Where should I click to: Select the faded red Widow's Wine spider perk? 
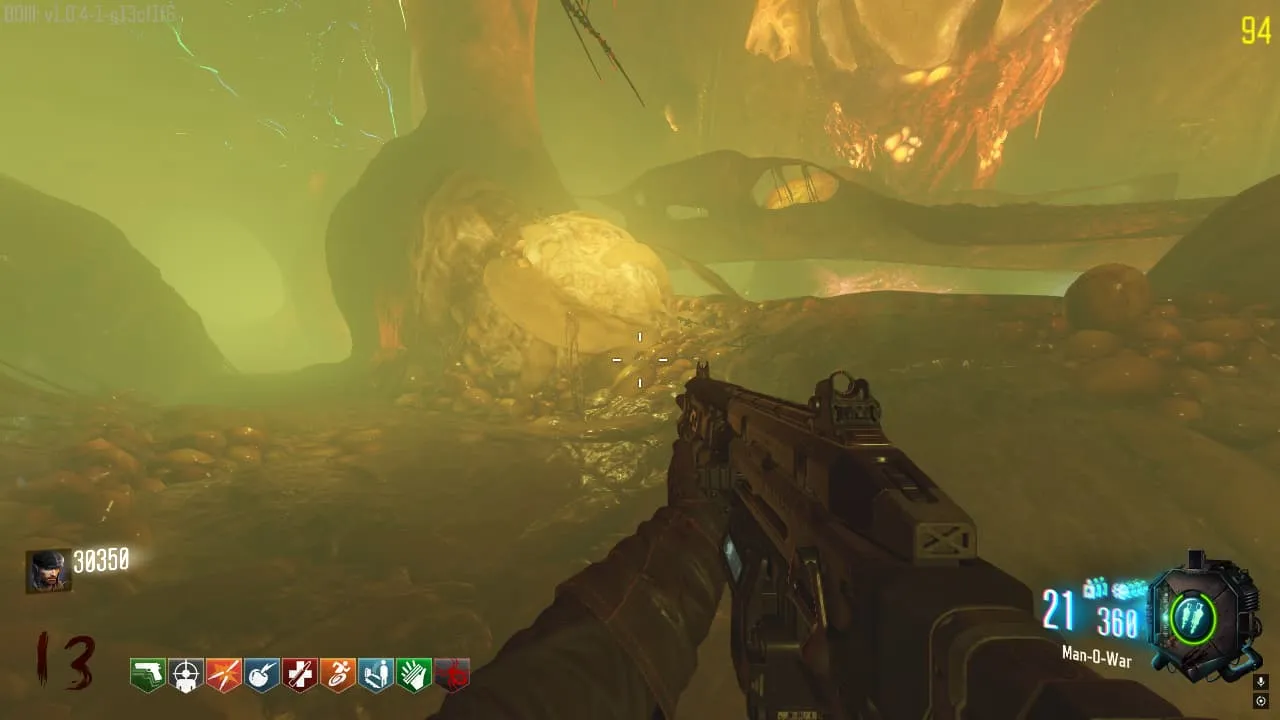(x=452, y=675)
